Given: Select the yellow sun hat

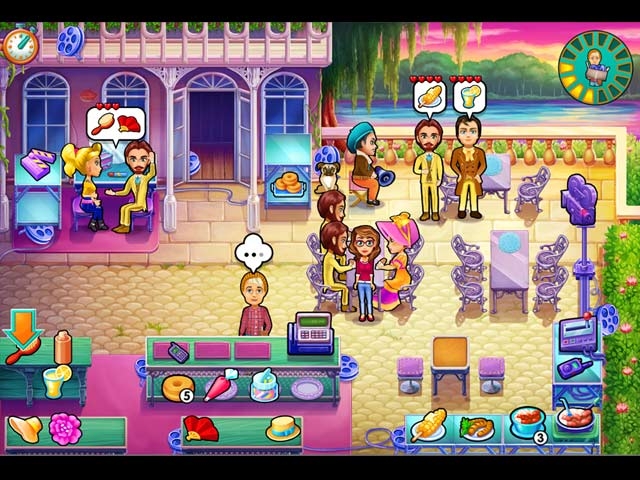Looking at the screenshot, I should coord(23,429).
